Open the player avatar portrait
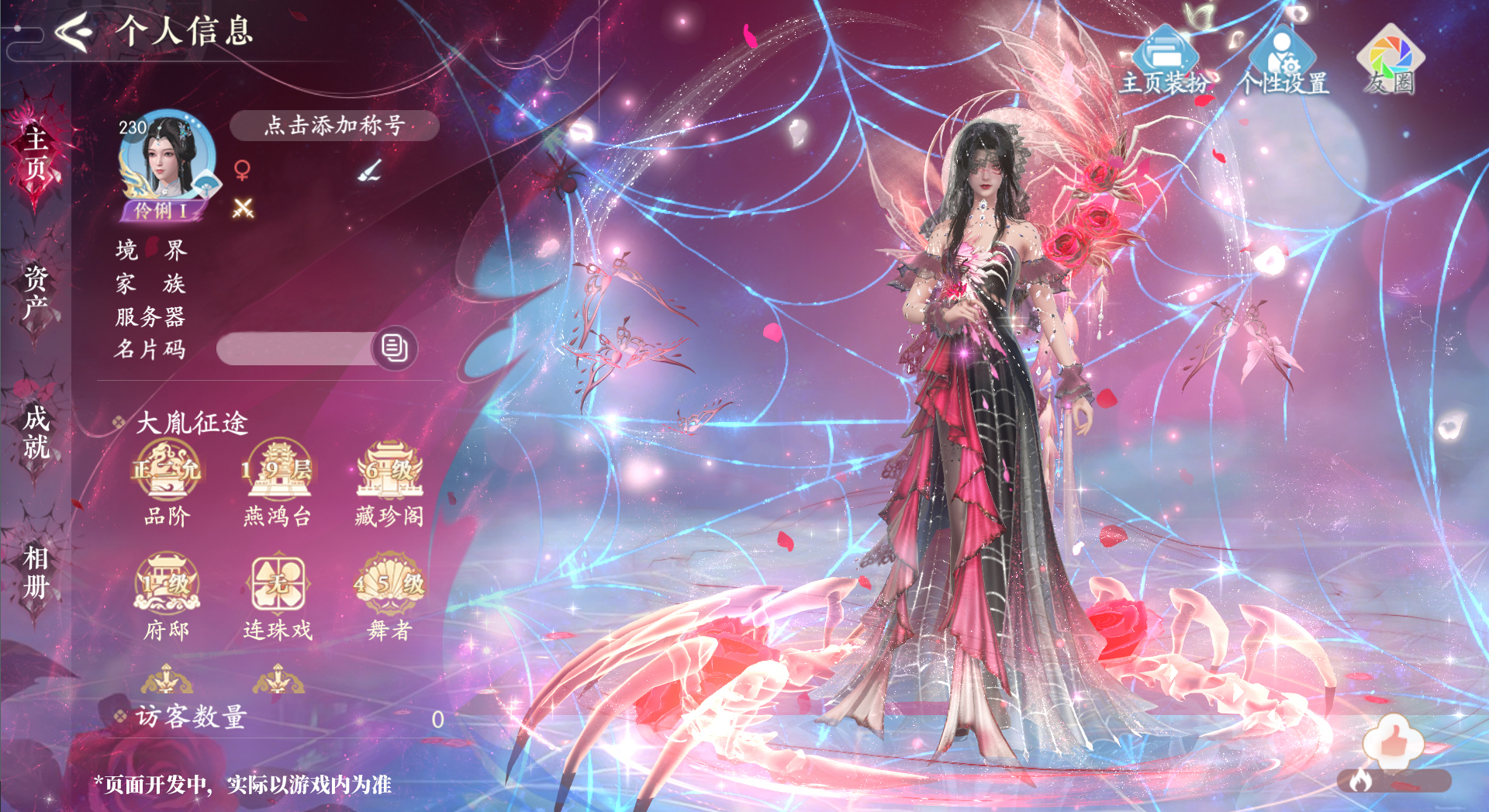Screen dimensions: 1489x812 point(167,157)
